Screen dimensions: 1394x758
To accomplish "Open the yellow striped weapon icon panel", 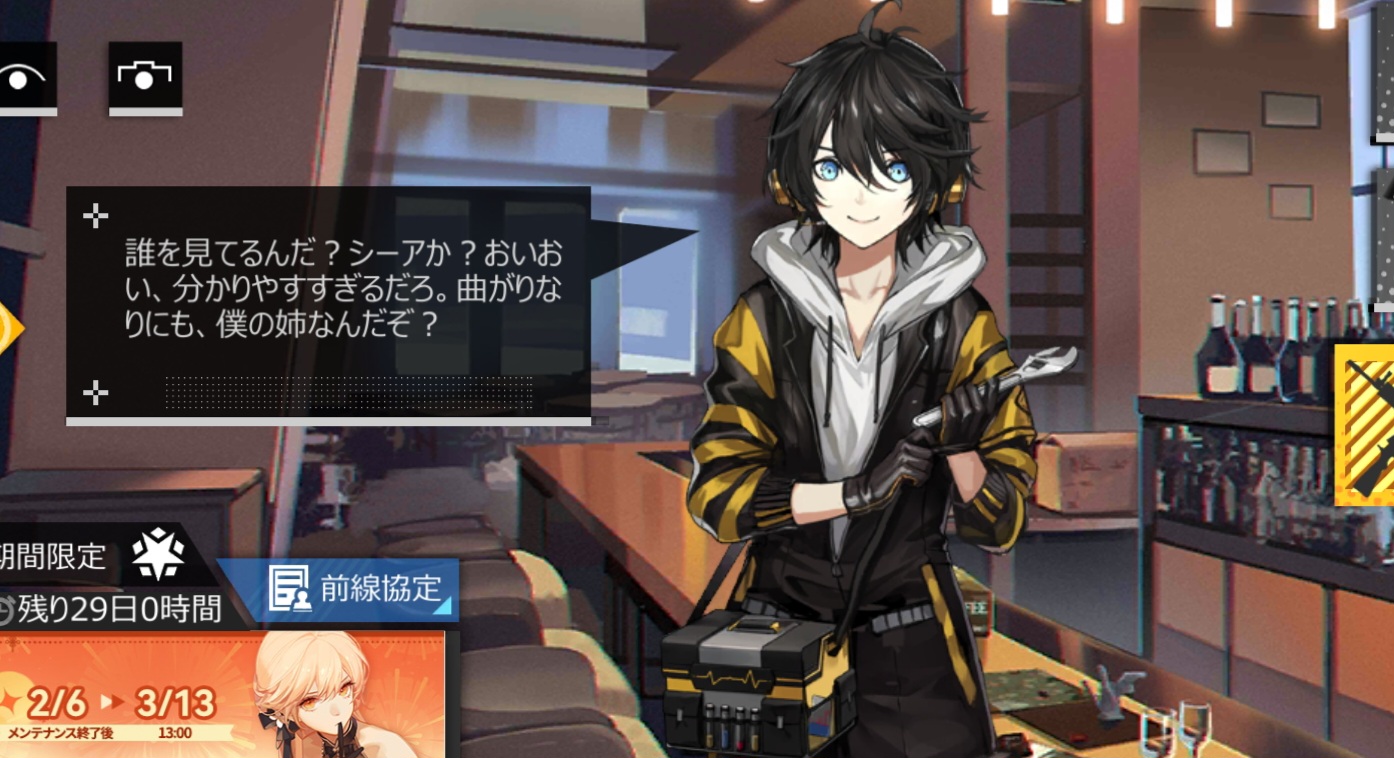I will (x=1365, y=424).
